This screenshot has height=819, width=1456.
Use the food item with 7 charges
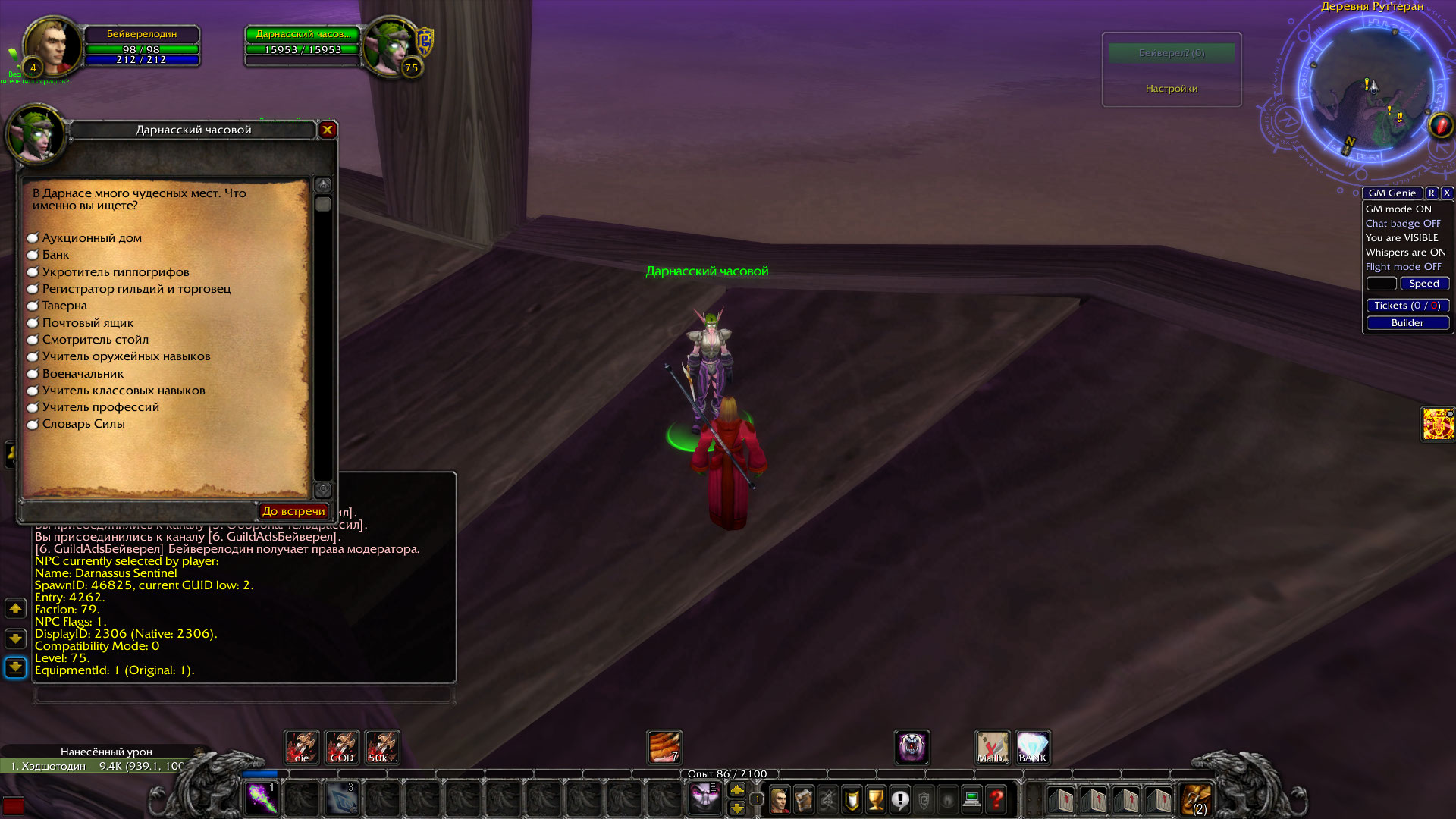[x=663, y=748]
